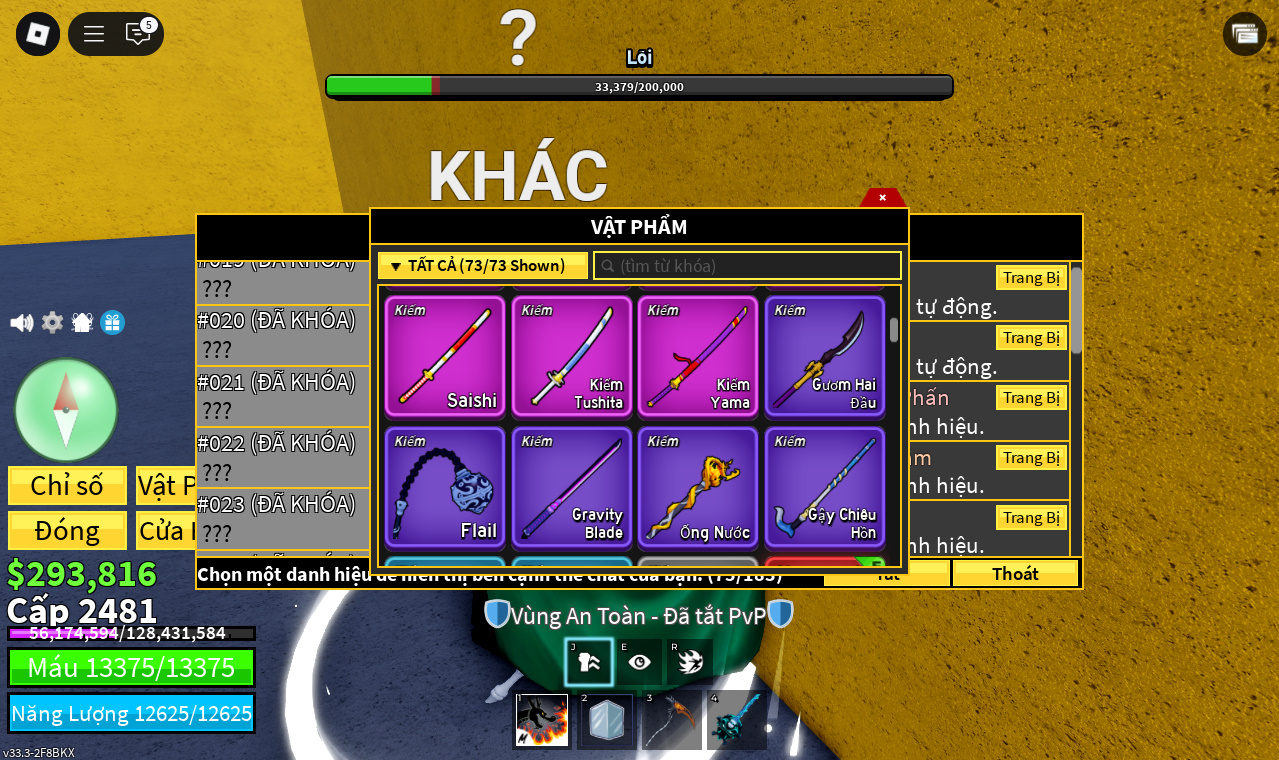Image resolution: width=1279 pixels, height=760 pixels.
Task: Choose the Kiếm Tushita sword
Action: tap(572, 356)
